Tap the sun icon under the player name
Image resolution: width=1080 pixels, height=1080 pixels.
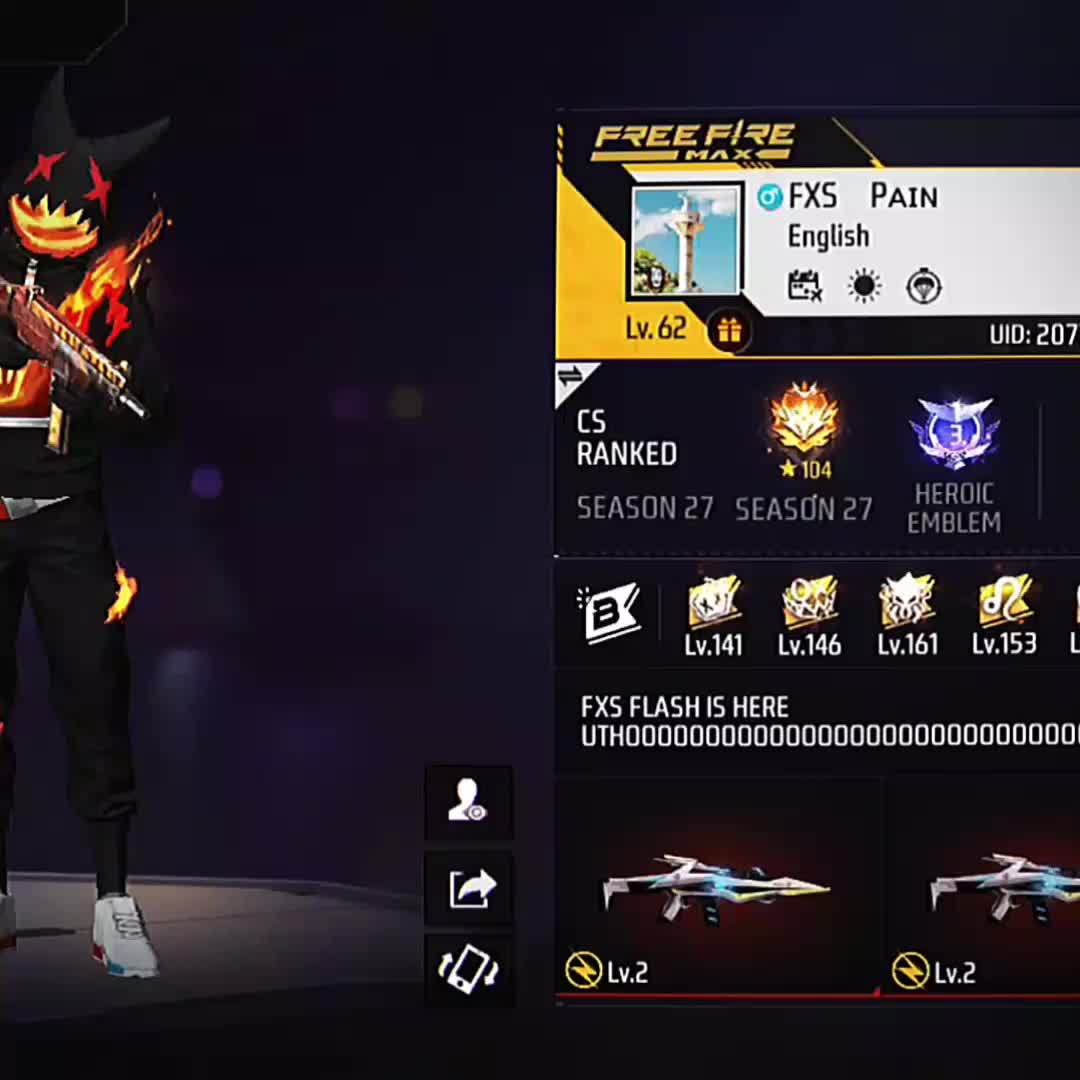(x=864, y=287)
